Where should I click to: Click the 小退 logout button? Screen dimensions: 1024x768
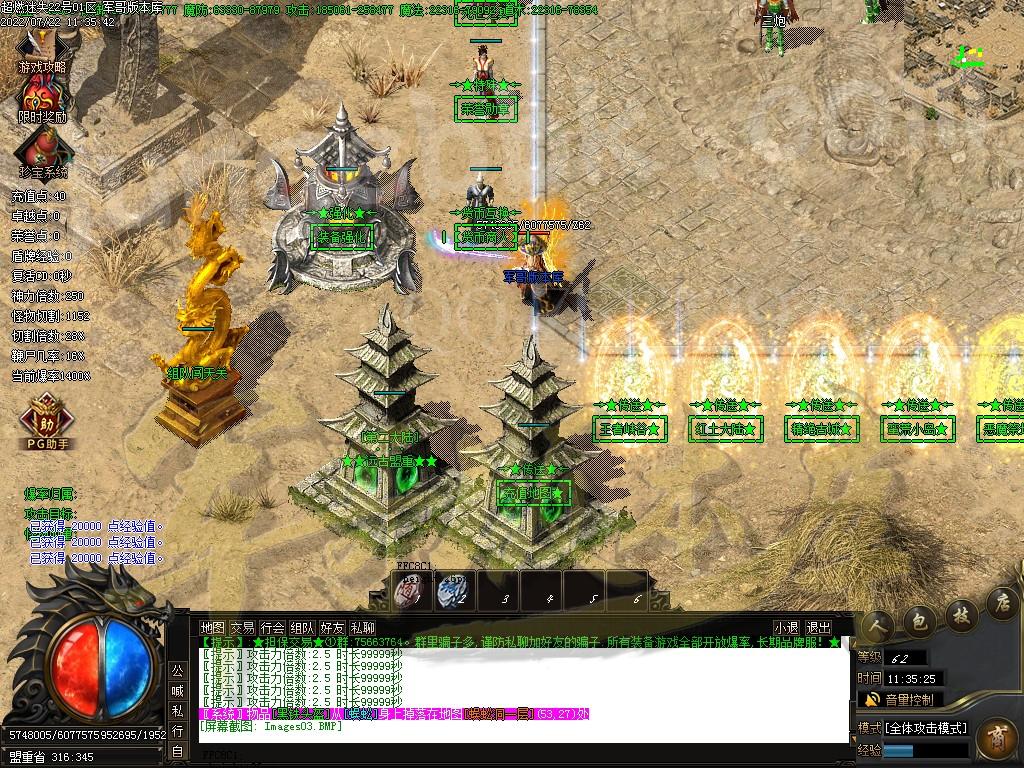[x=786, y=627]
